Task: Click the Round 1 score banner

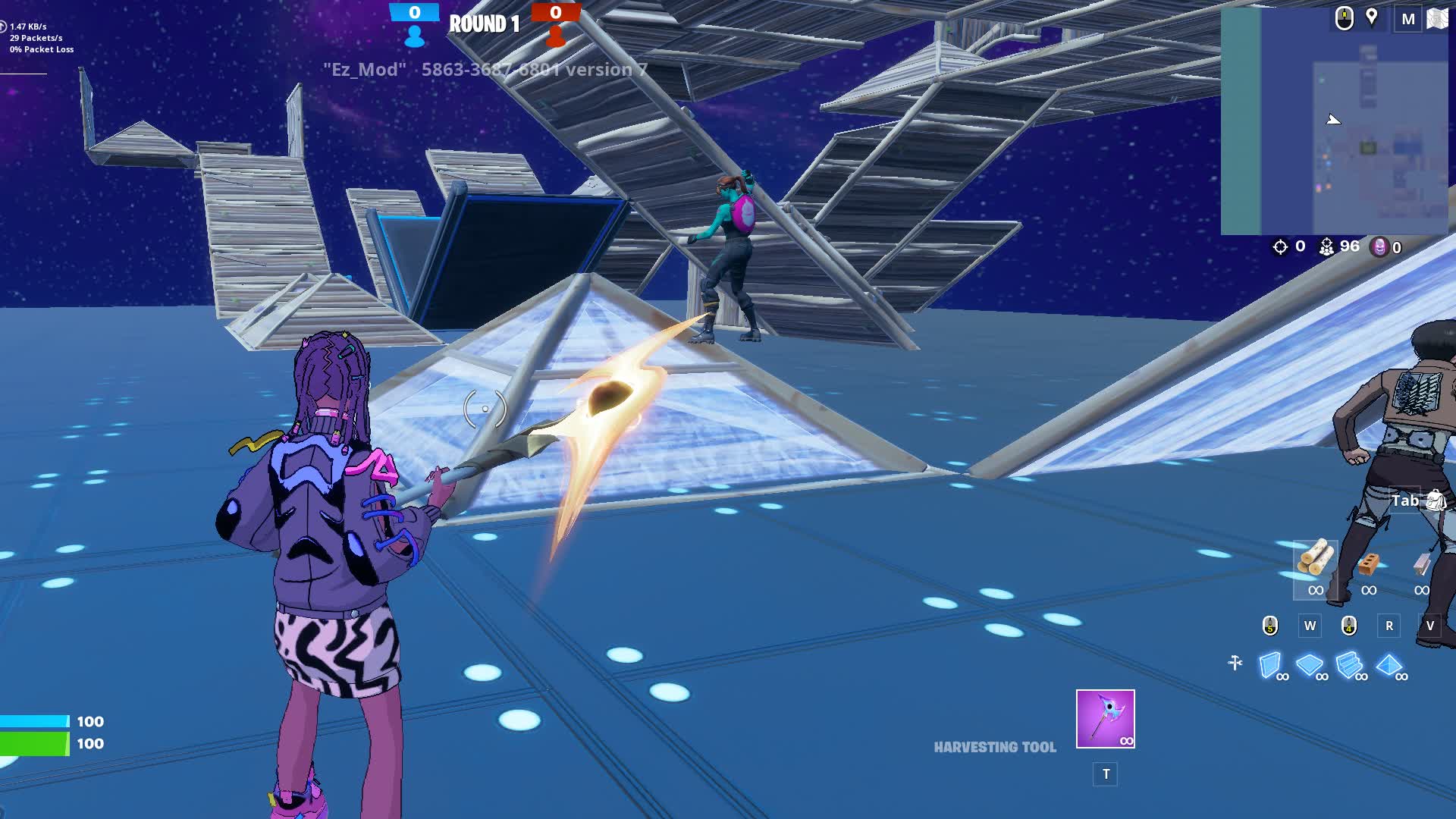Action: pyautogui.click(x=482, y=23)
